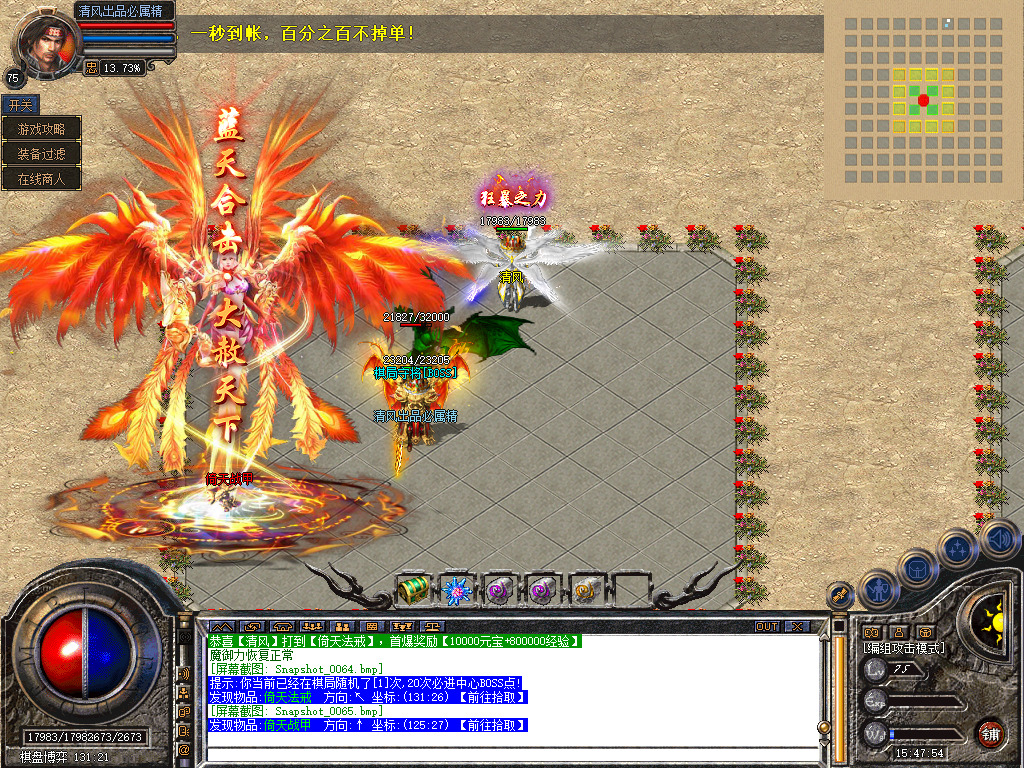Open the bag inventory round button
Viewport: 1024px width, 768px height.
[x=917, y=570]
